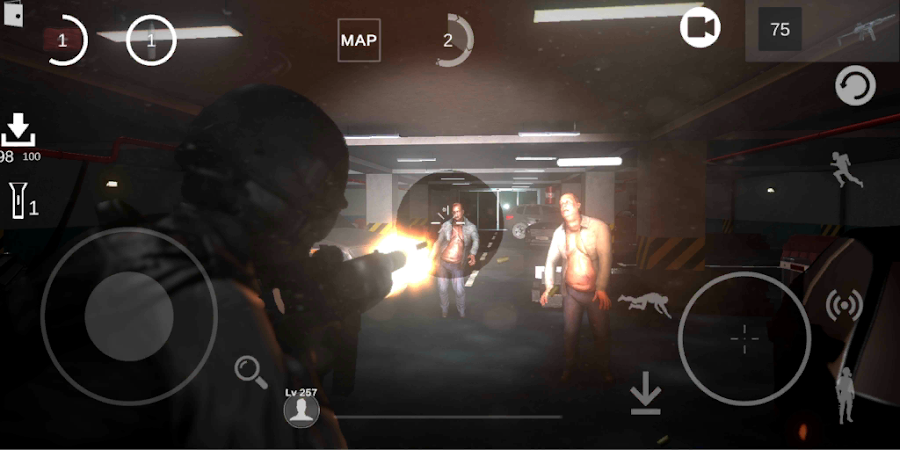
Task: Click the Lv 257 player avatar
Action: coord(301,409)
